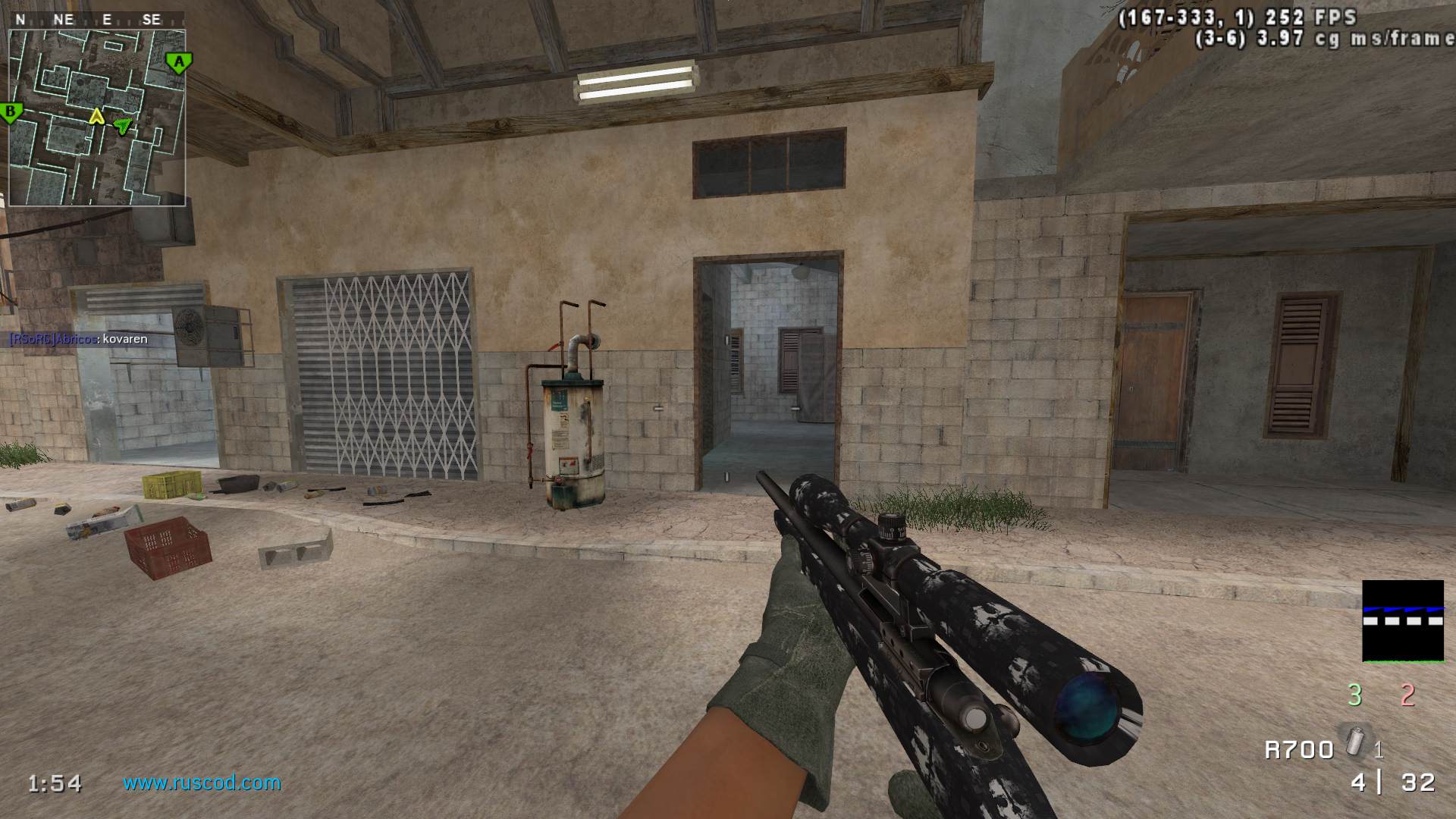The image size is (1456, 819).
Task: Open the www.ruscod.com link
Action: click(x=202, y=782)
